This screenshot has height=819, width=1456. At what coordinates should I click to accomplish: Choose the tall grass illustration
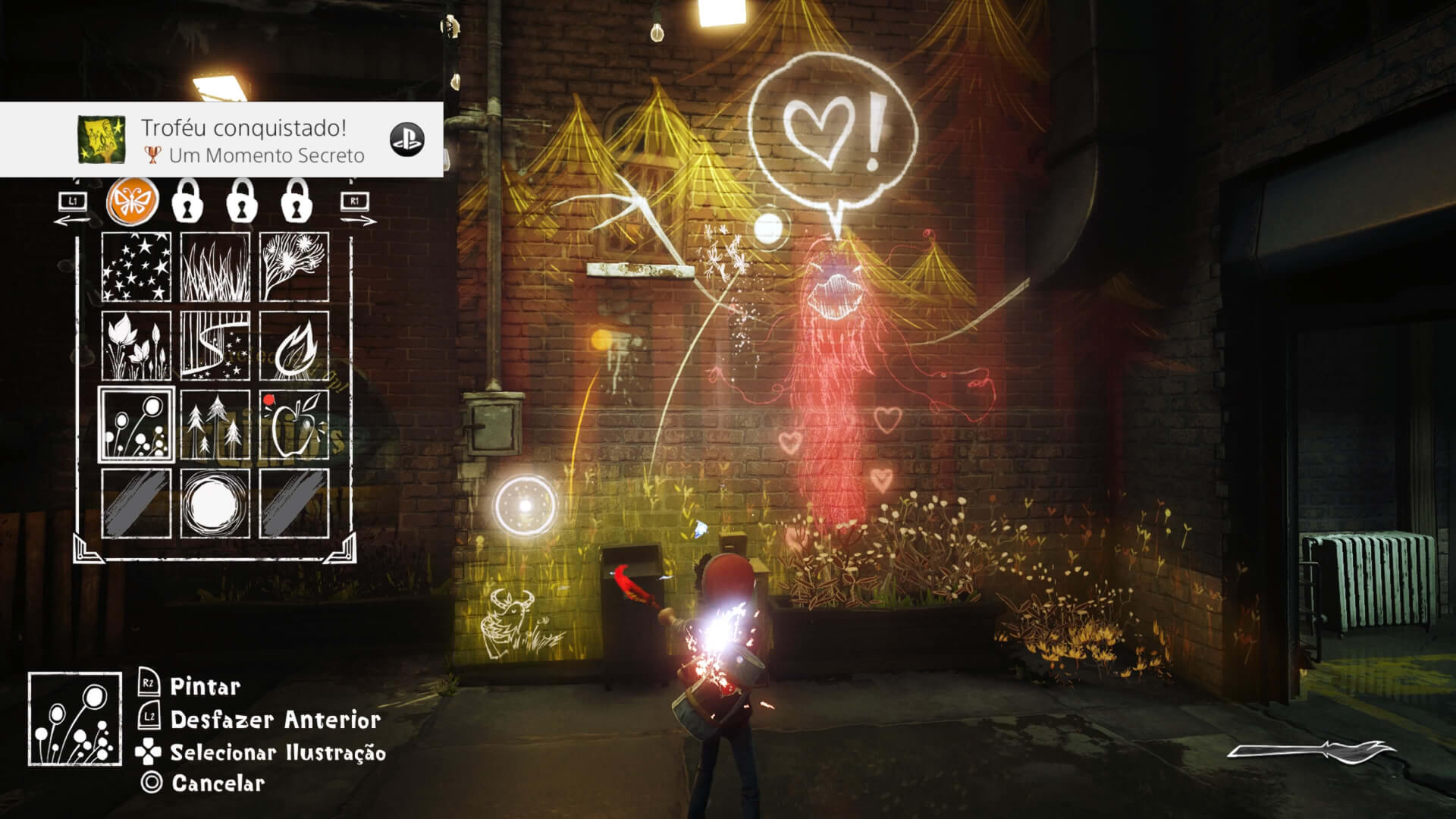215,267
